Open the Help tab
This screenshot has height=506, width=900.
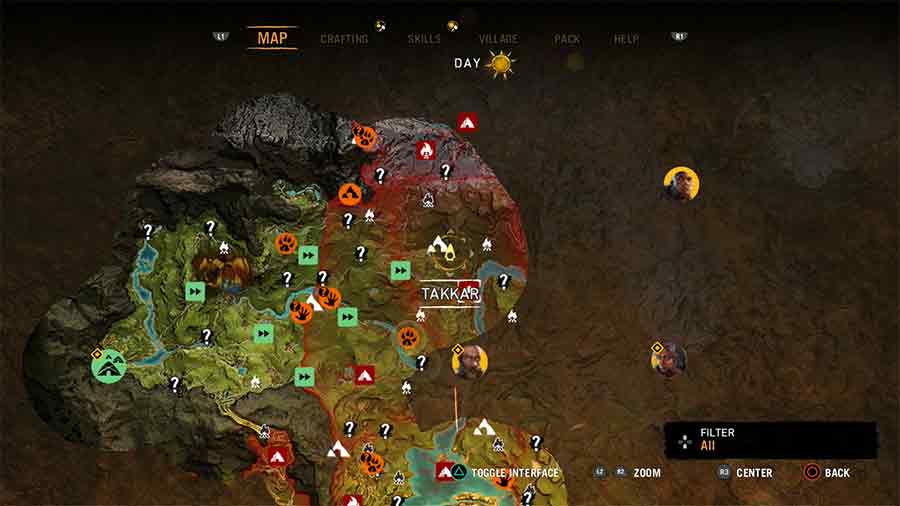tap(626, 39)
